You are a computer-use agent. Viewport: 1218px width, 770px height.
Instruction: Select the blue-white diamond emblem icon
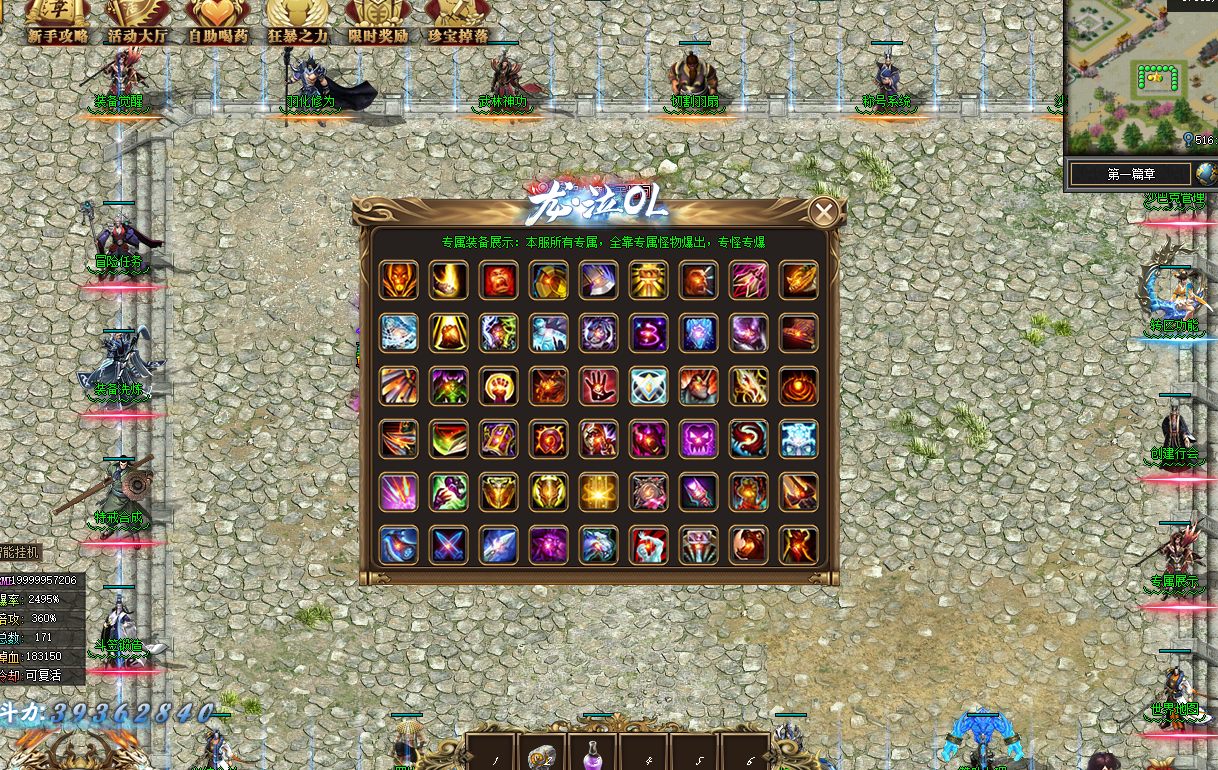pyautogui.click(x=648, y=386)
